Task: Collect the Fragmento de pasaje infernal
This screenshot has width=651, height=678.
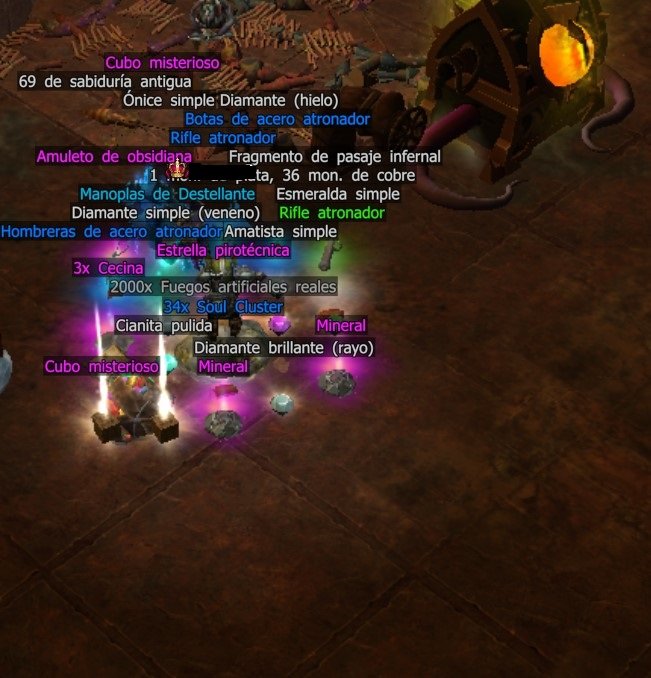Action: pos(334,157)
